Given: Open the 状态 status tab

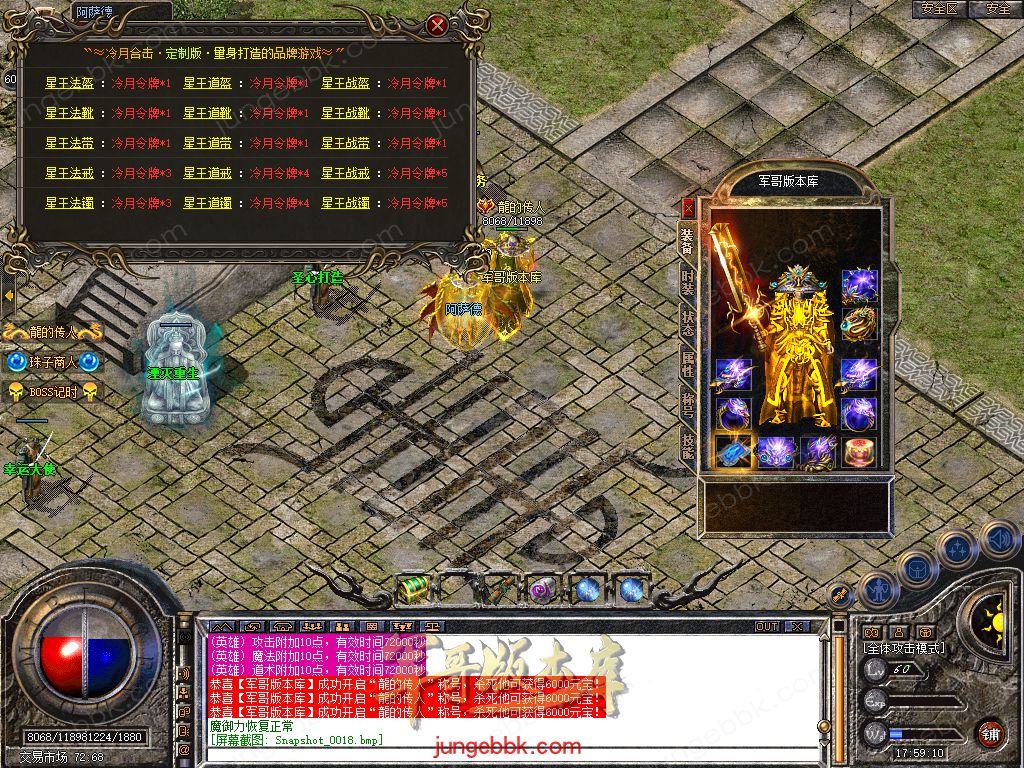Looking at the screenshot, I should 688,322.
